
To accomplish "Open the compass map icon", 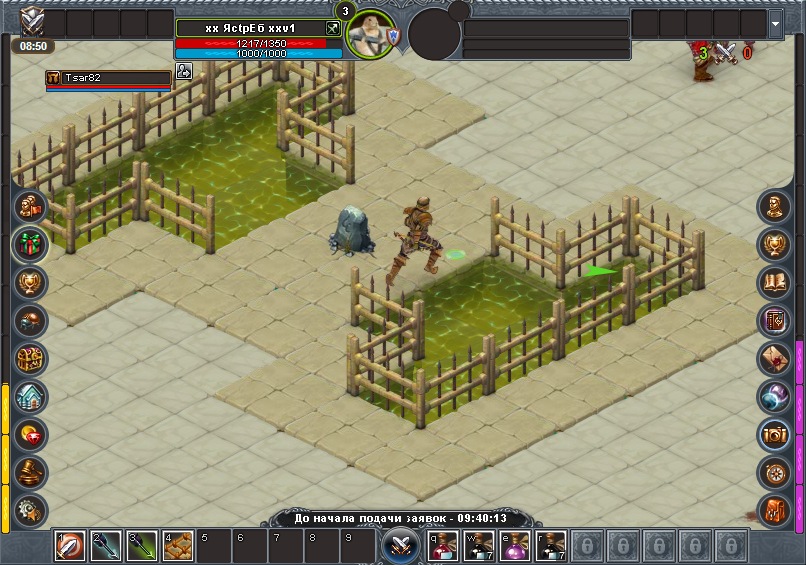I will (774, 472).
